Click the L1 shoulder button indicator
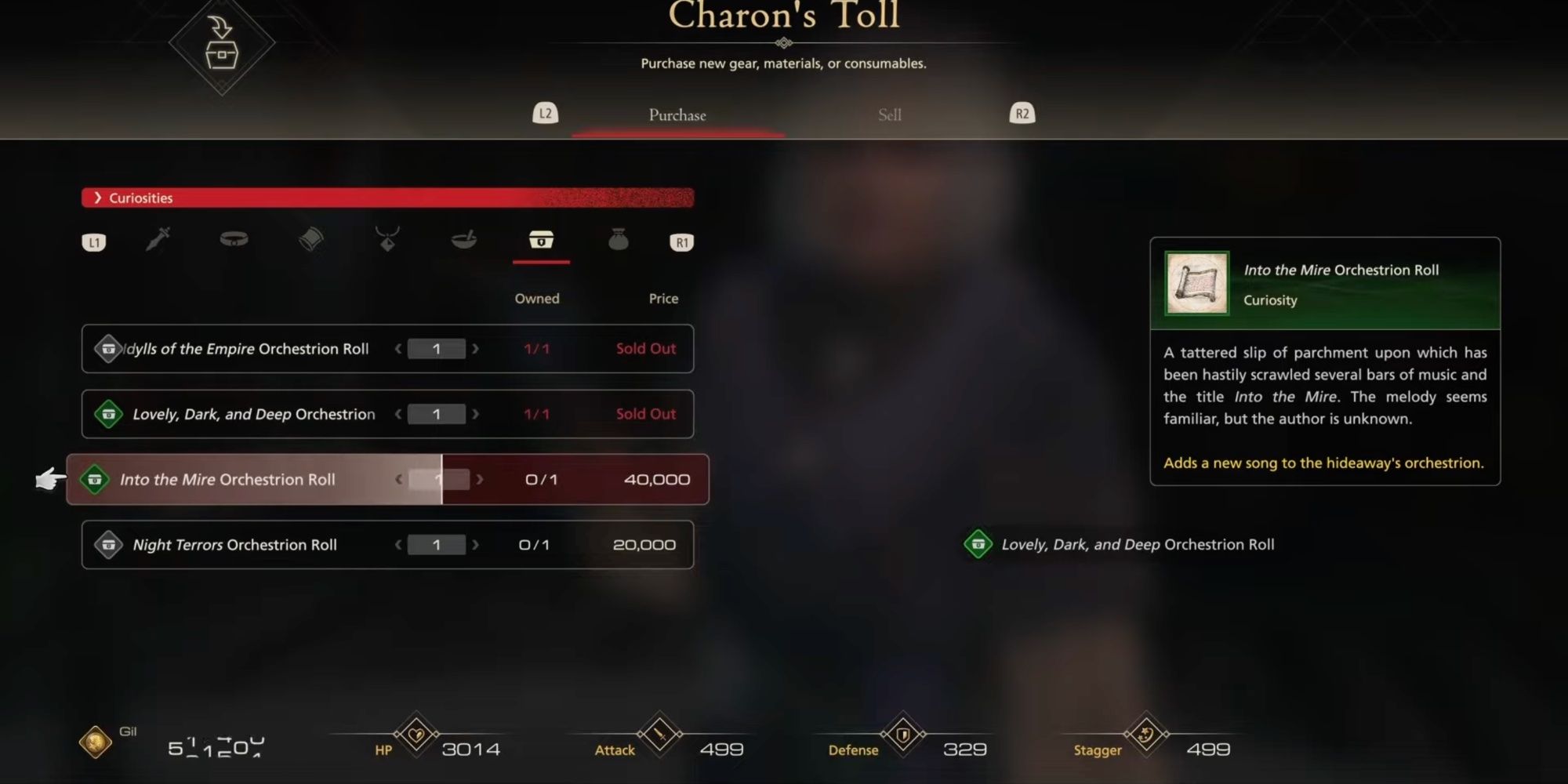Screen dimensions: 1568x784 pyautogui.click(x=94, y=241)
